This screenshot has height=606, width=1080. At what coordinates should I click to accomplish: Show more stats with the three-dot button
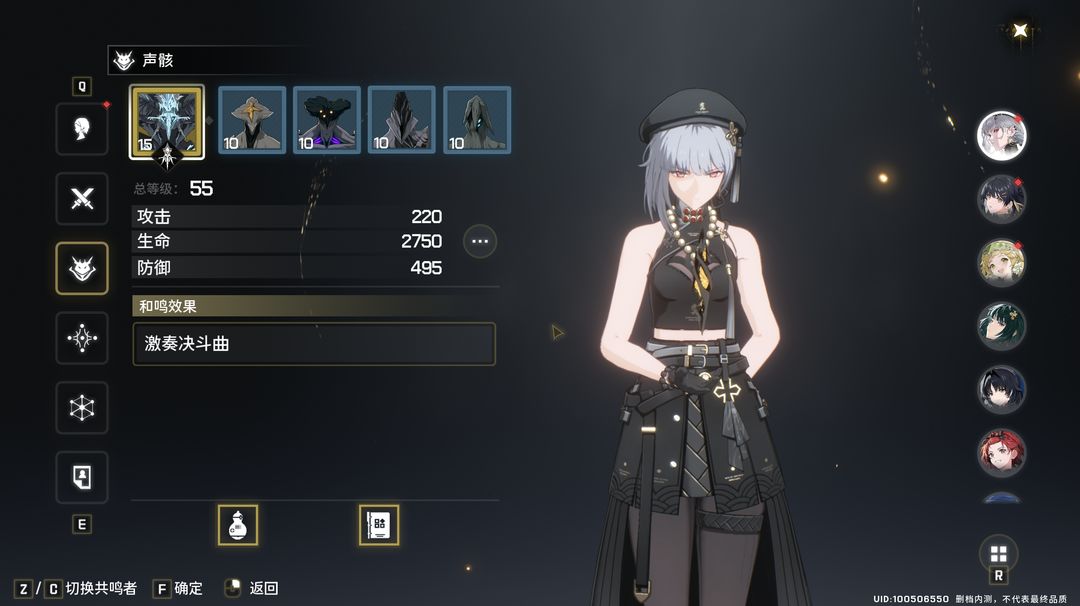point(480,241)
